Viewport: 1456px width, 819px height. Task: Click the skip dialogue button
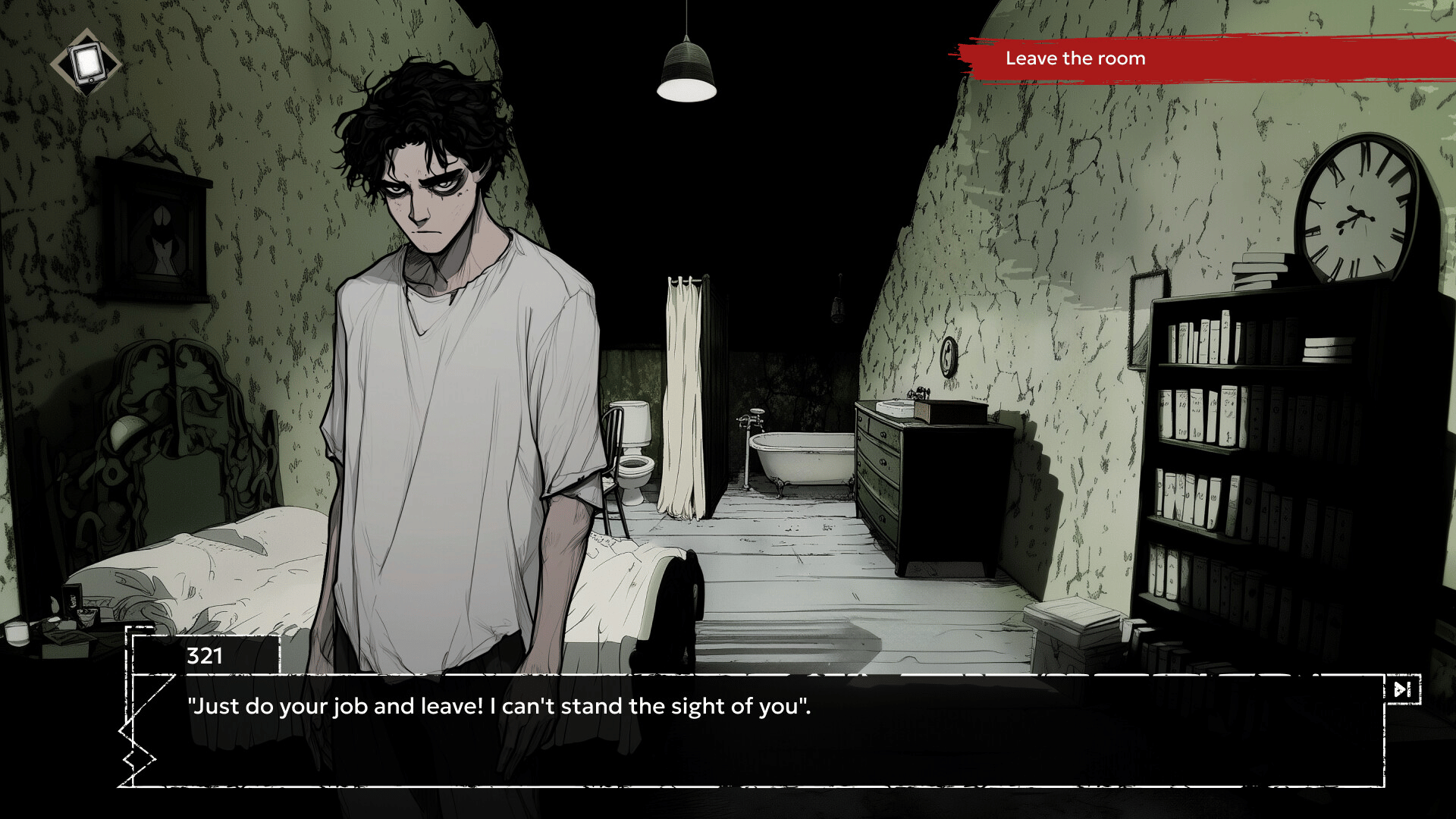point(1401,689)
